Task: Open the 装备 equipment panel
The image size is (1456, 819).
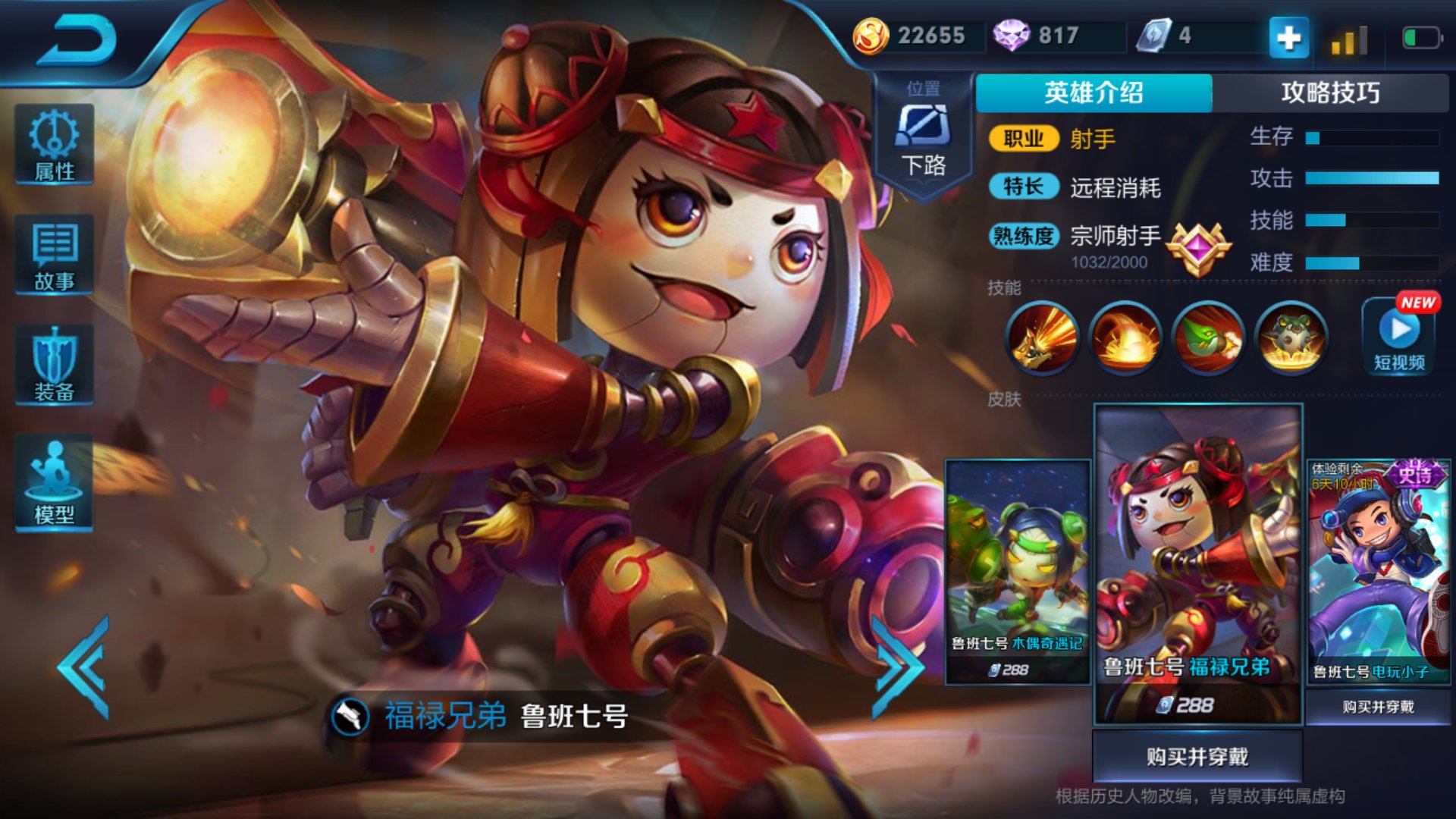Action: (x=55, y=365)
